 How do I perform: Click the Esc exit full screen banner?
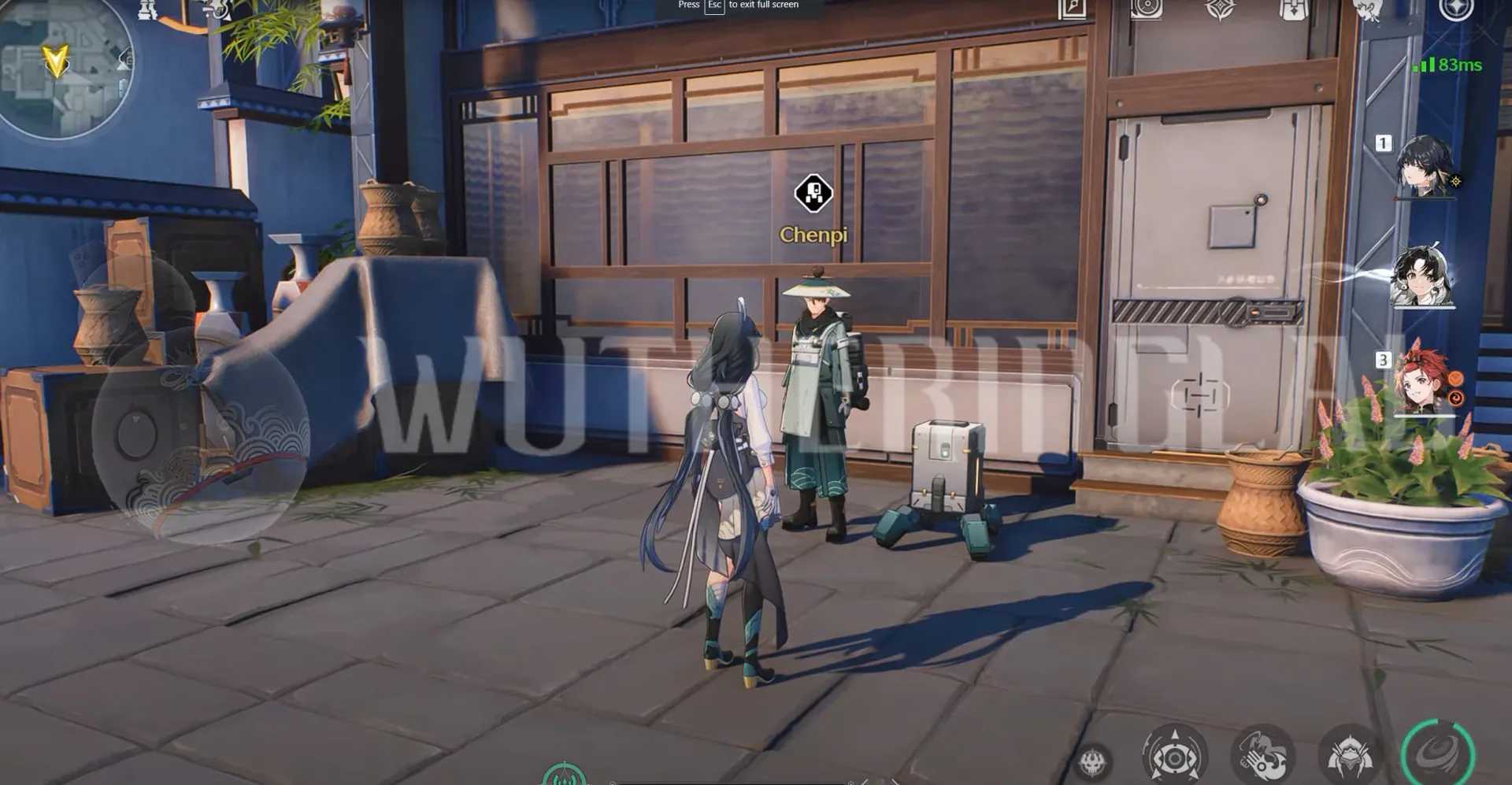pyautogui.click(x=740, y=6)
